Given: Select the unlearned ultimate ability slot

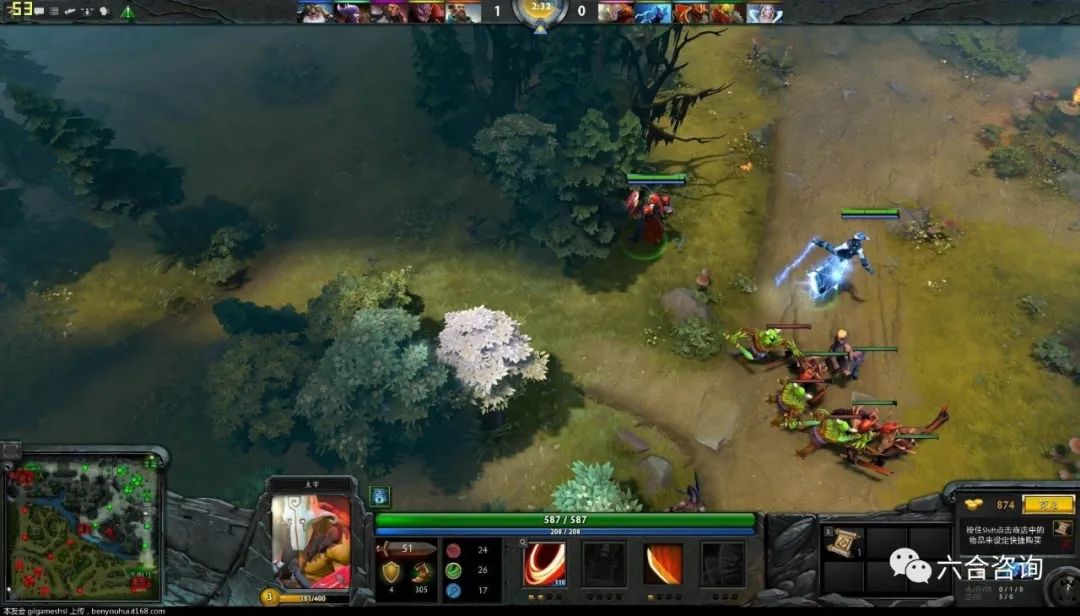Looking at the screenshot, I should [722, 564].
